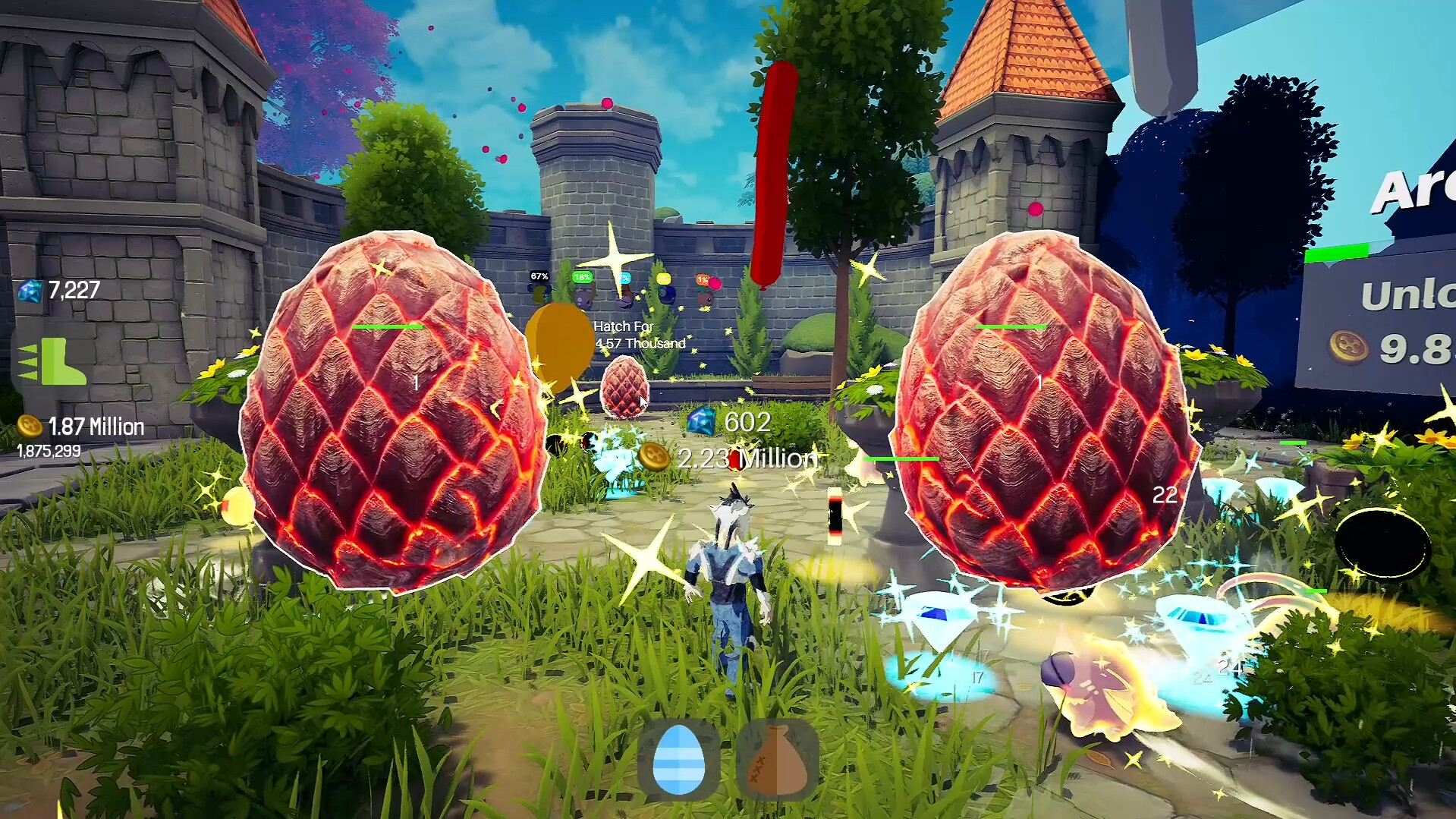Click the gold coin currency icon
This screenshot has width=1456, height=819.
click(x=29, y=427)
